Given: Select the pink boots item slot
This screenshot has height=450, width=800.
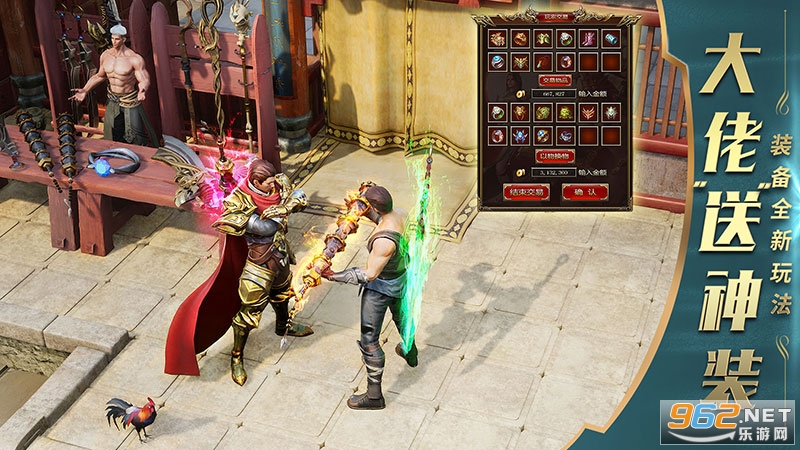Looking at the screenshot, I should coord(589,39).
